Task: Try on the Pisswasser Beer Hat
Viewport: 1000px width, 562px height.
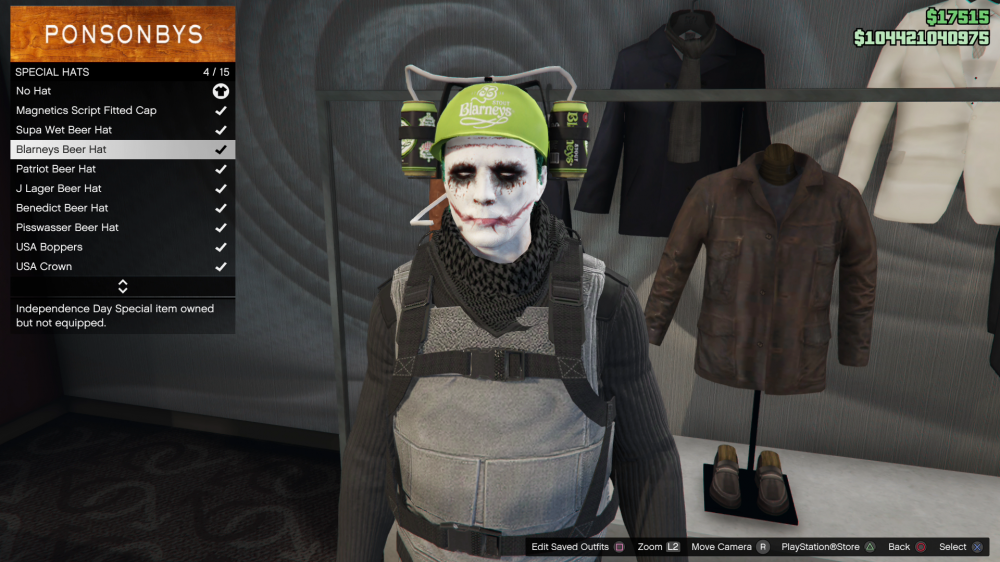Action: (122, 227)
